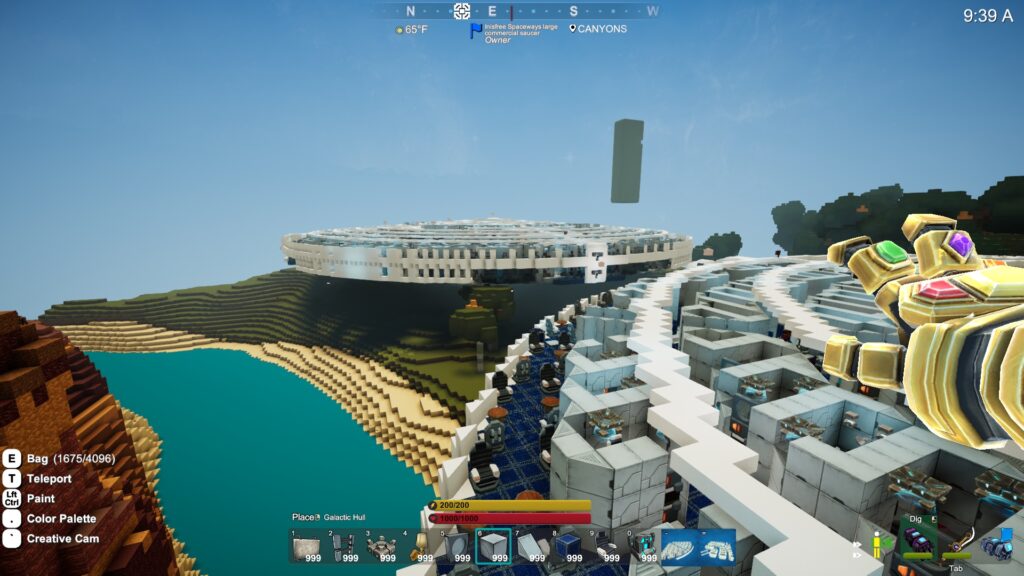Screen dimensions: 1024x576
Task: Select the Galactic Hull block in slot 6
Action: tap(493, 547)
